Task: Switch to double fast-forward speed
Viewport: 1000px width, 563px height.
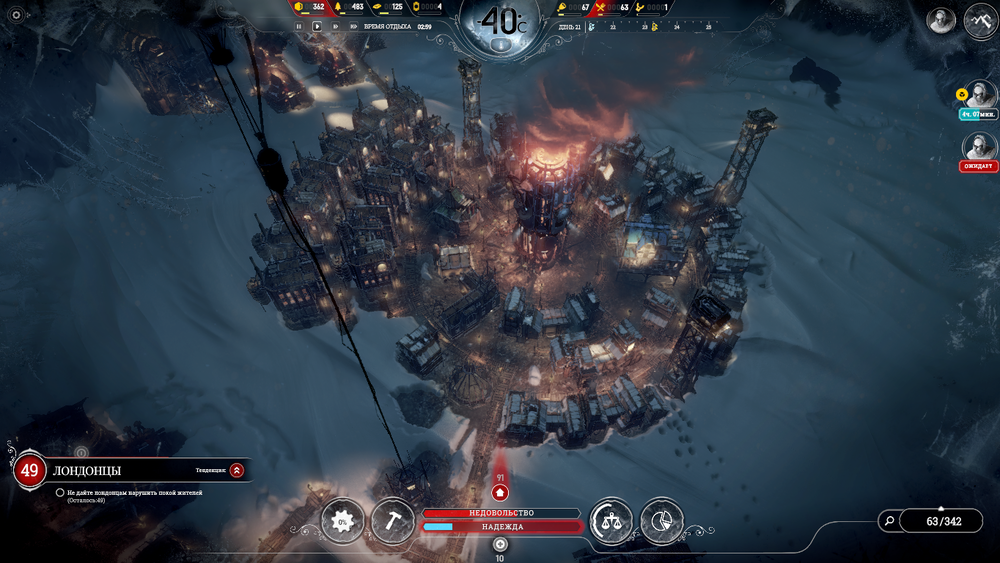Action: tap(337, 26)
